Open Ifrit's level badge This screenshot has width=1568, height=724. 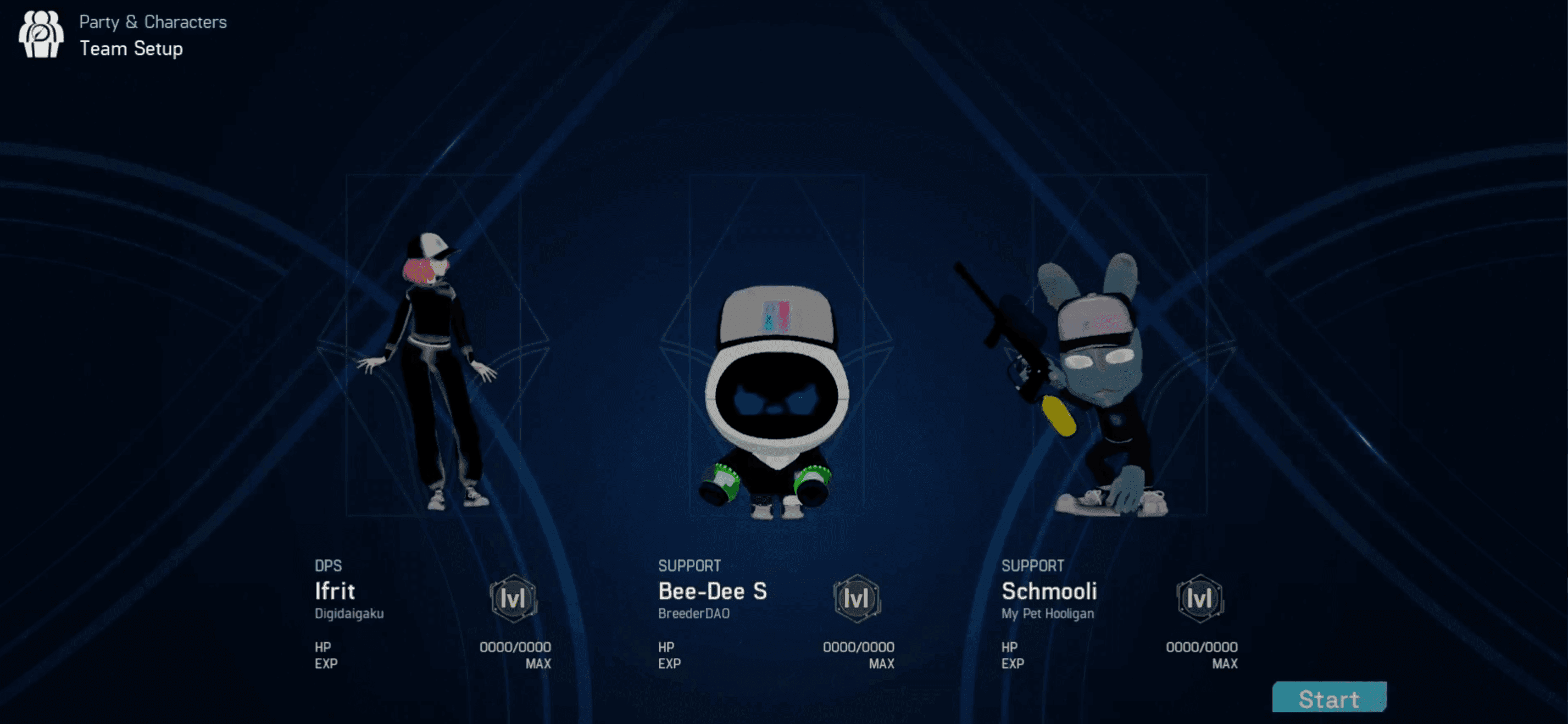(513, 599)
